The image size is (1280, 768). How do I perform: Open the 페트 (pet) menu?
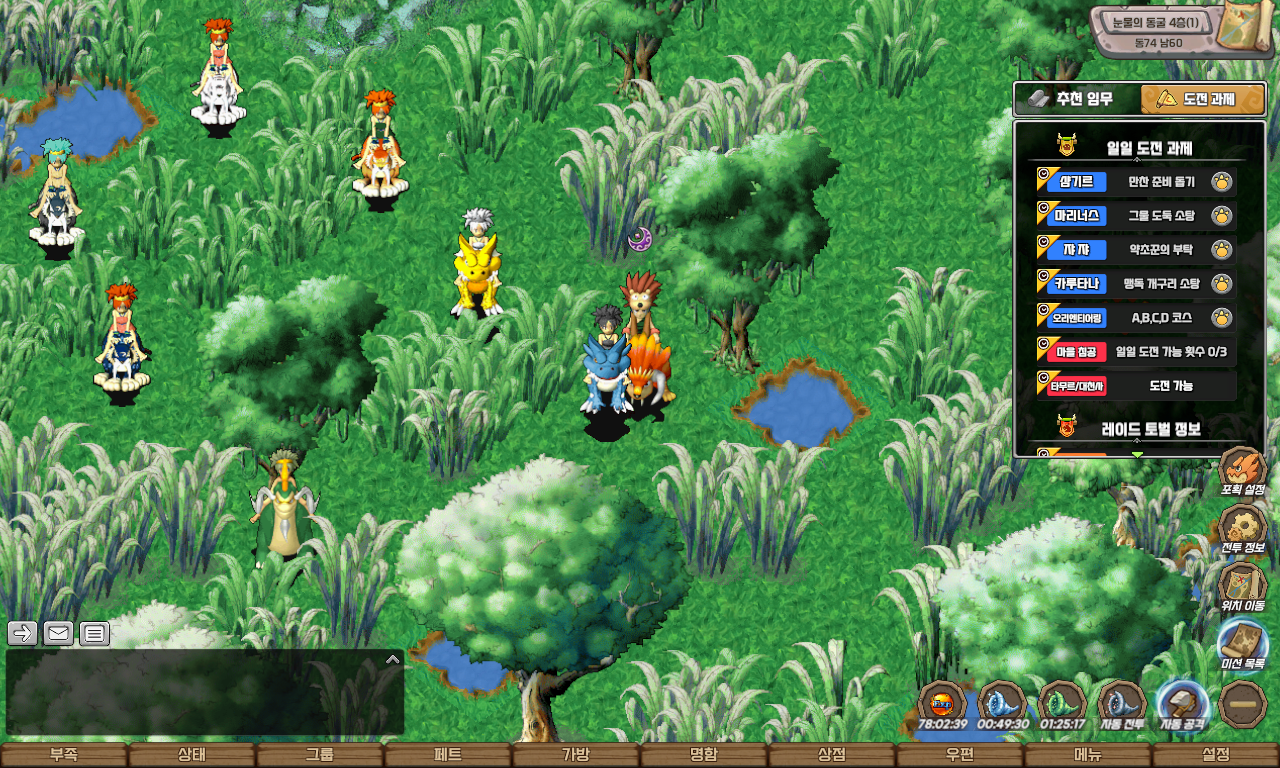click(x=447, y=755)
